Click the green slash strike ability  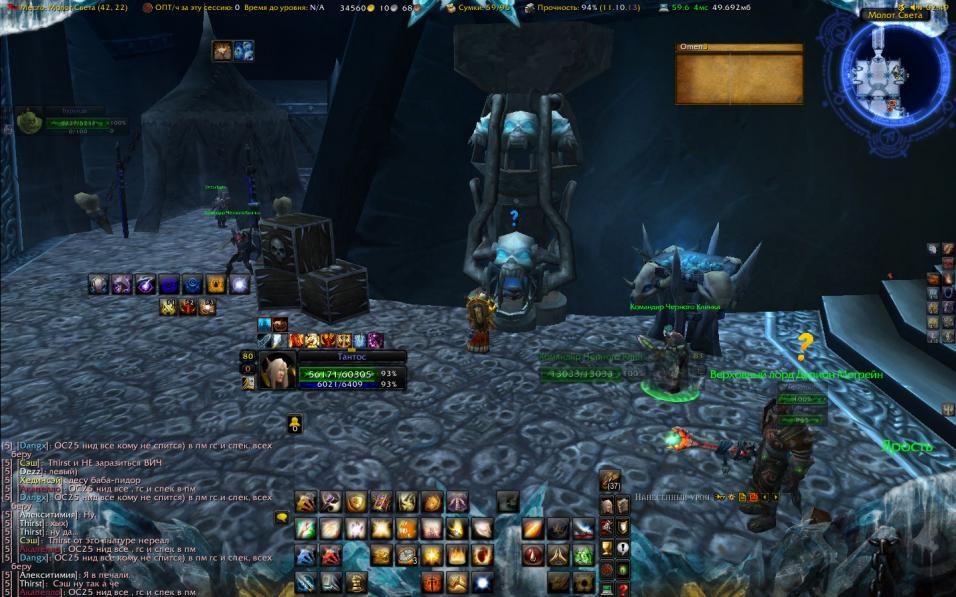tap(306, 529)
